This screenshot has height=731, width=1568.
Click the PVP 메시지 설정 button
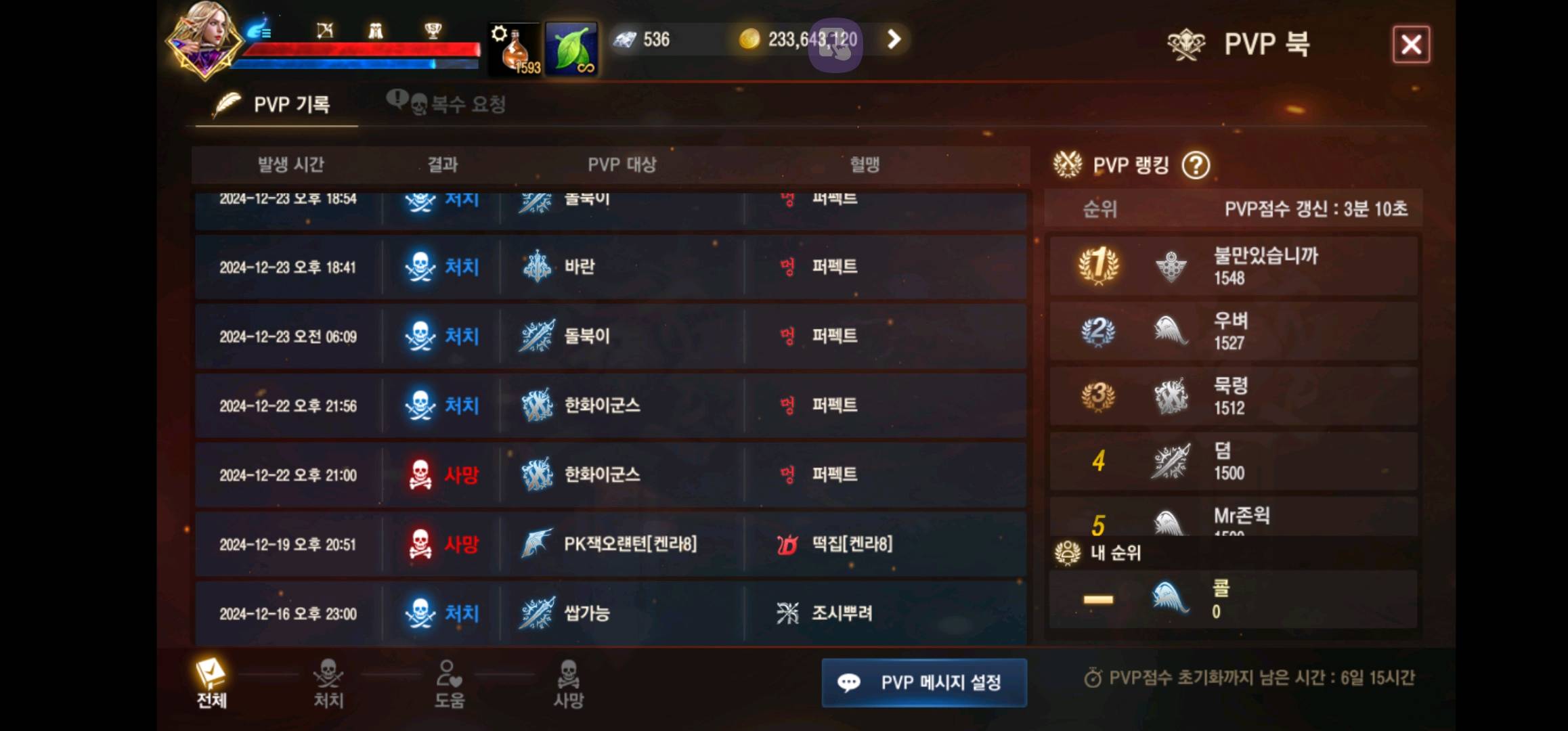click(x=924, y=684)
